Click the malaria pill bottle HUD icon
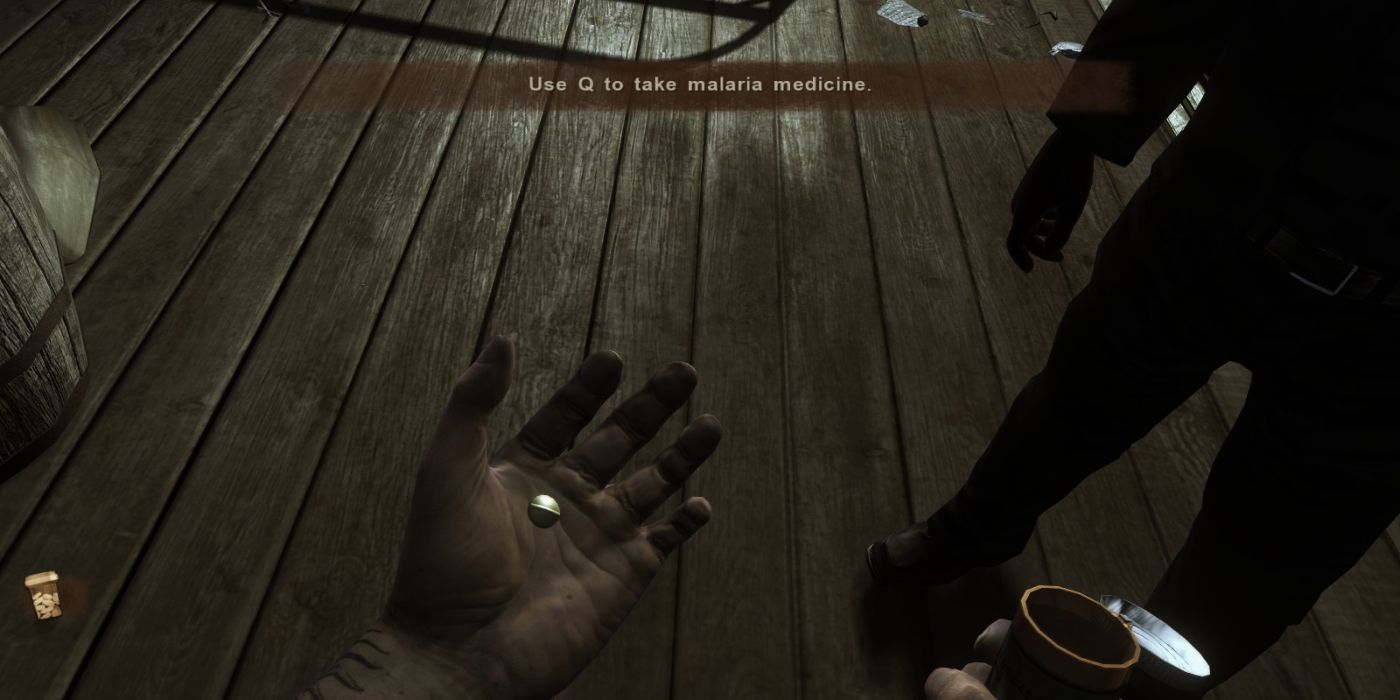Screen dimensions: 1400x700 coord(43,596)
